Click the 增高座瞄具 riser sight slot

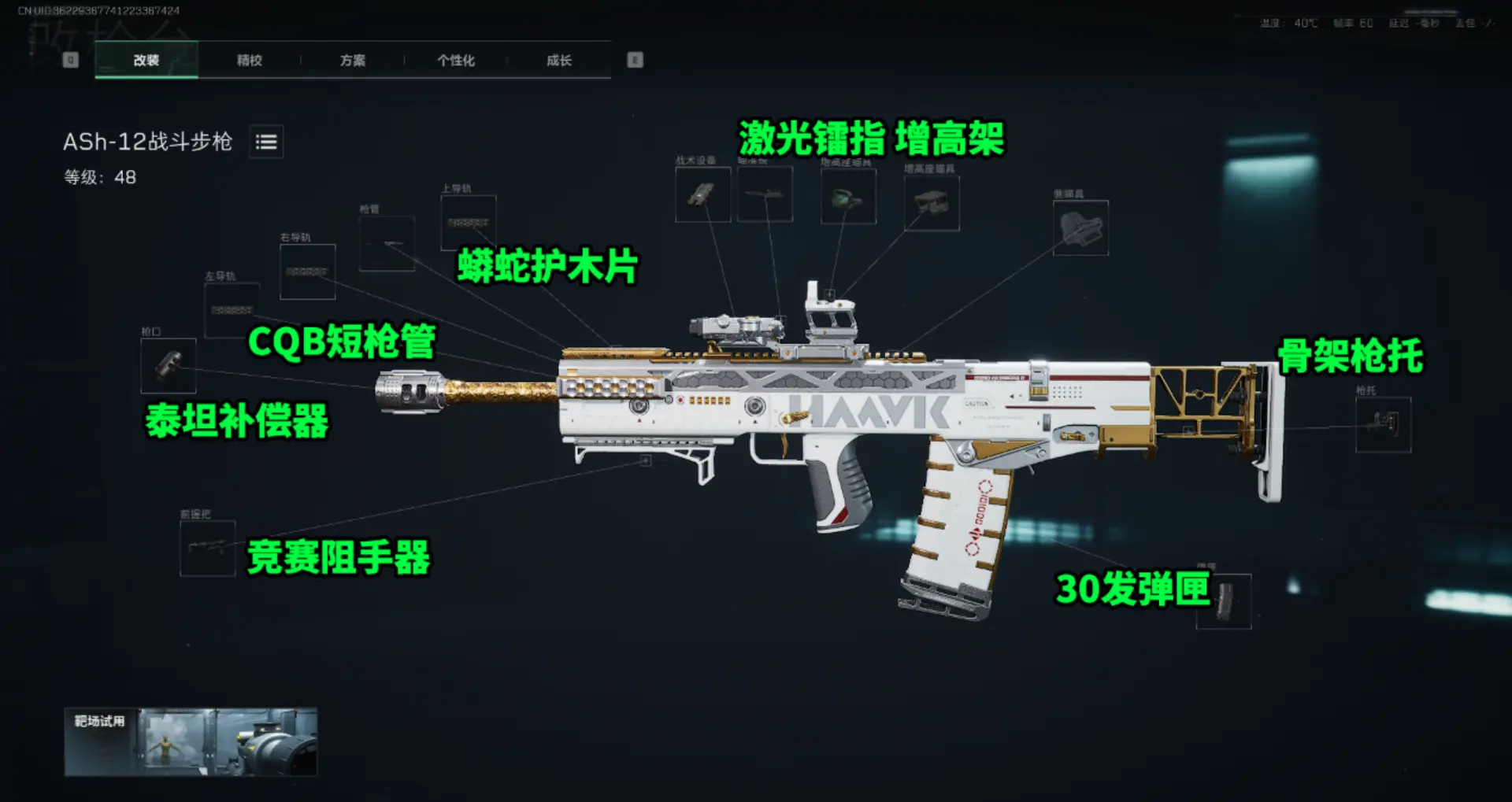coord(932,203)
